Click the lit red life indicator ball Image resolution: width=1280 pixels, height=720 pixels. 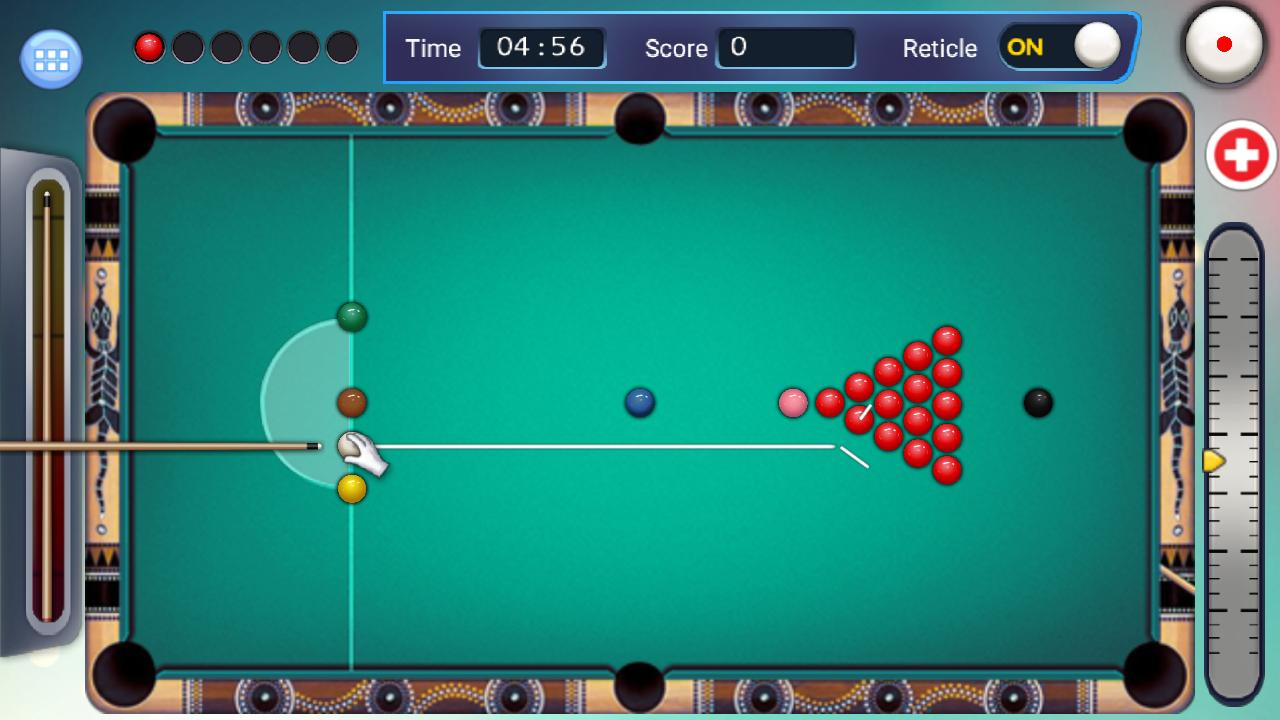coord(148,47)
